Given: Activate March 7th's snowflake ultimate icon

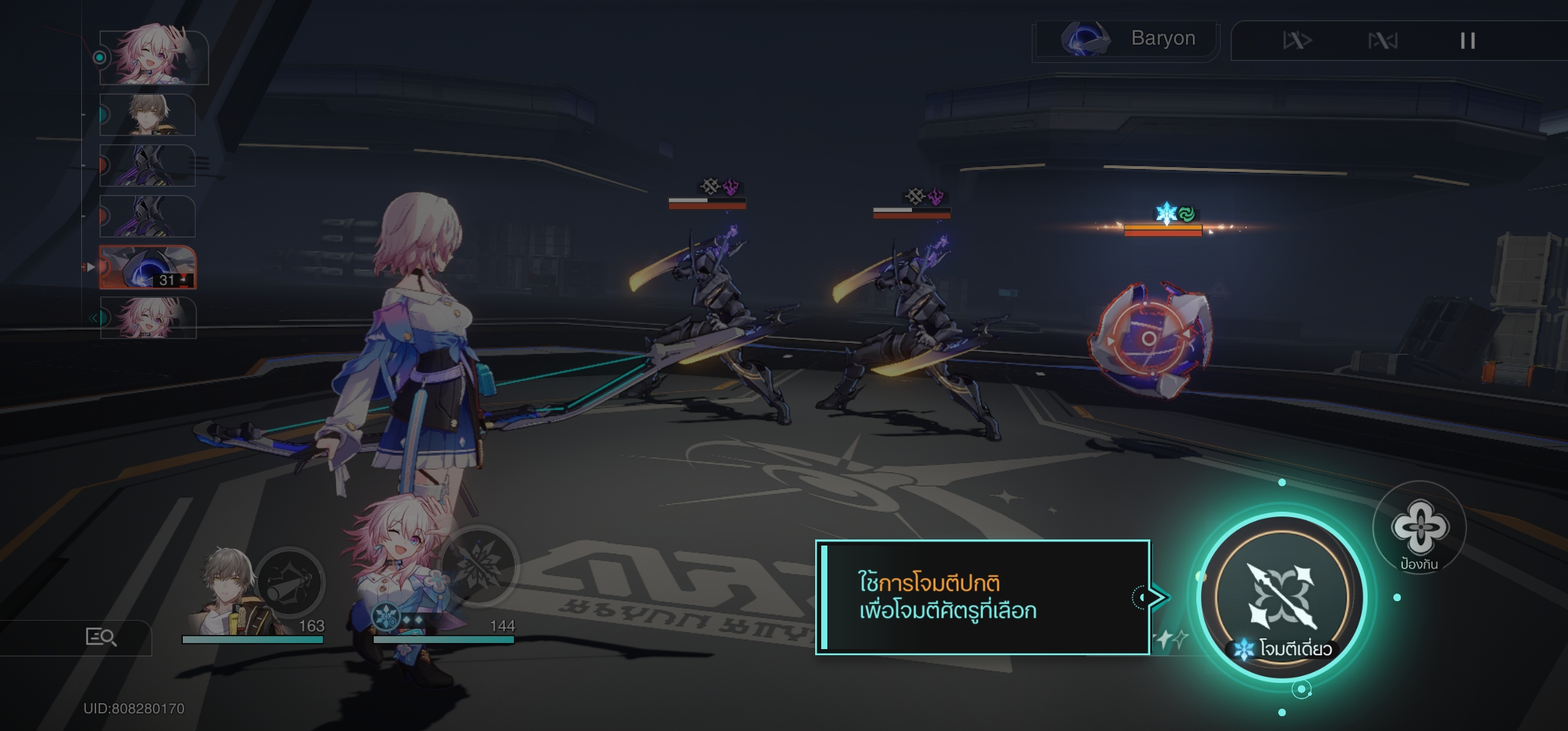Looking at the screenshot, I should 479,566.
